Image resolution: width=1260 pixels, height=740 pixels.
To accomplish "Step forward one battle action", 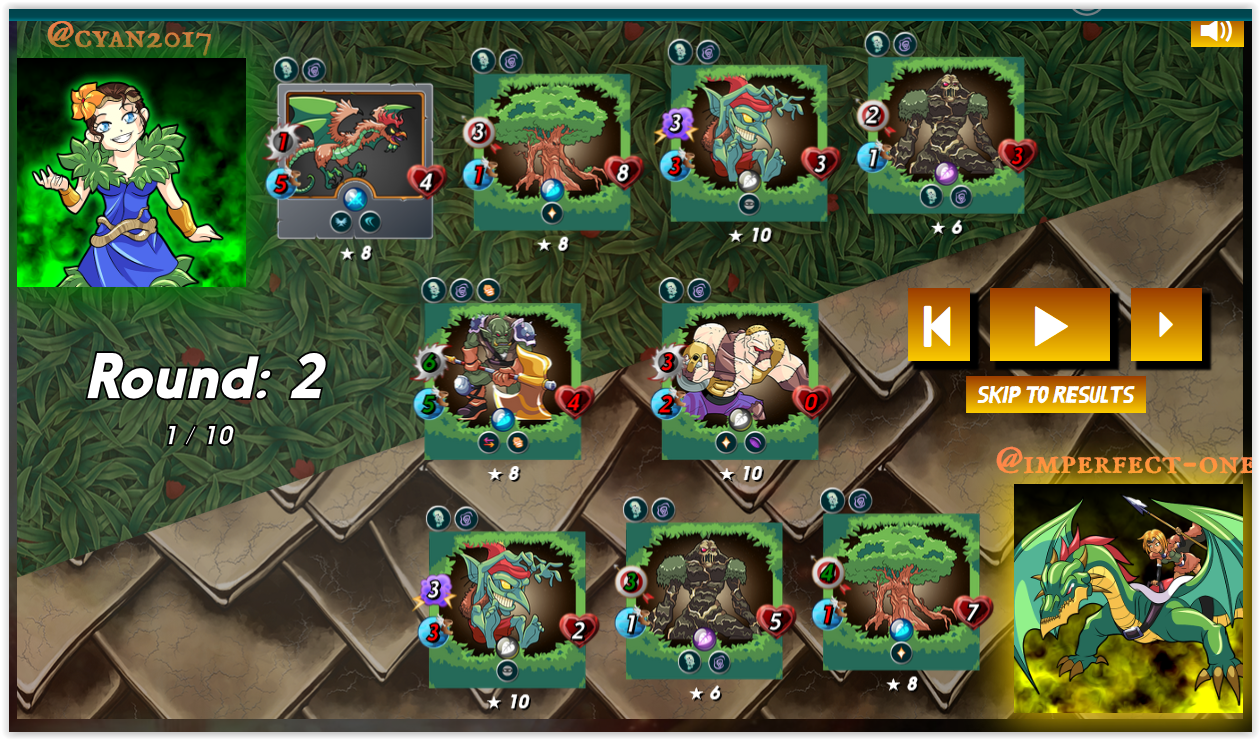I will [x=1166, y=325].
